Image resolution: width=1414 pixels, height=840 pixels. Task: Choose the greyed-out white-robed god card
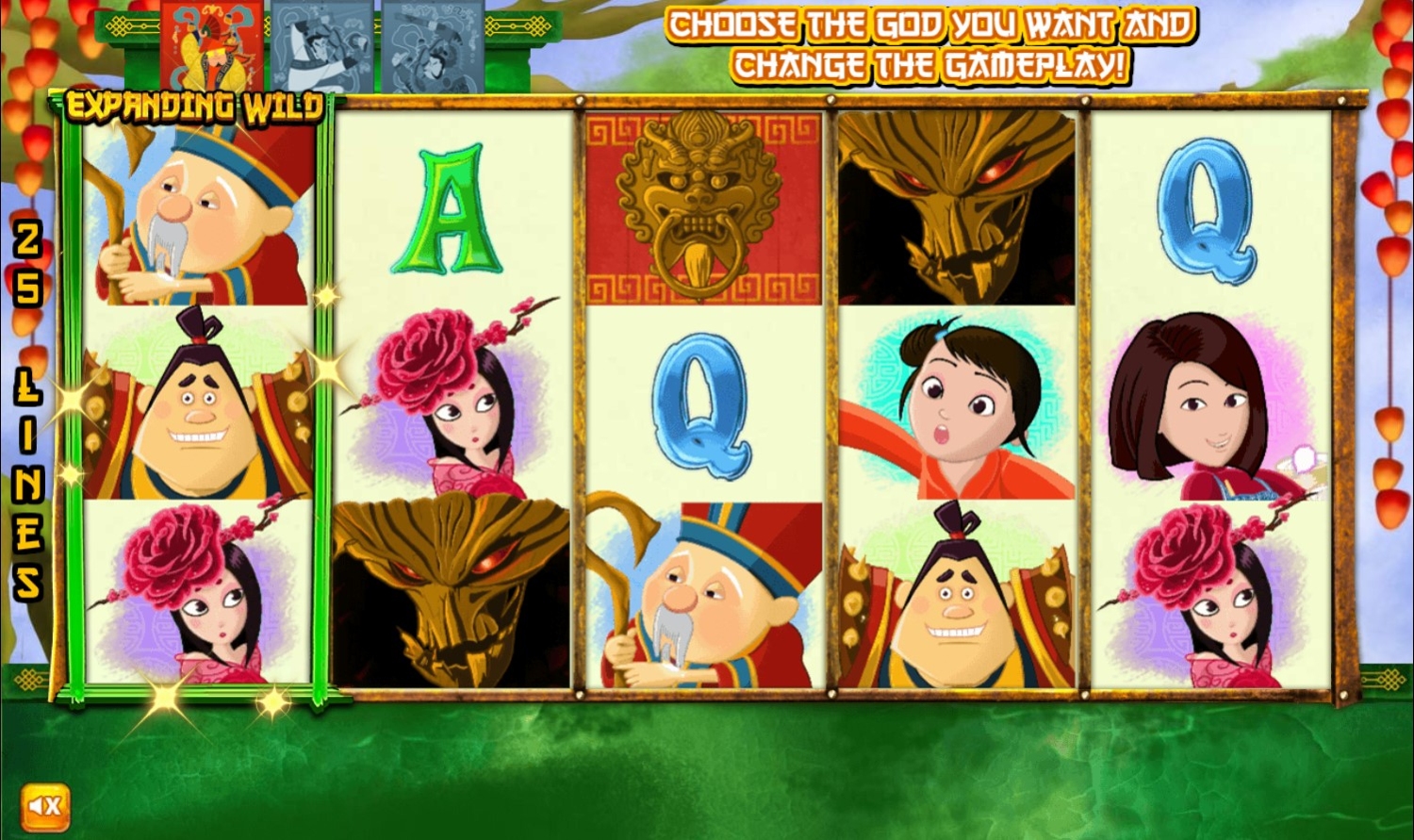pyautogui.click(x=322, y=45)
